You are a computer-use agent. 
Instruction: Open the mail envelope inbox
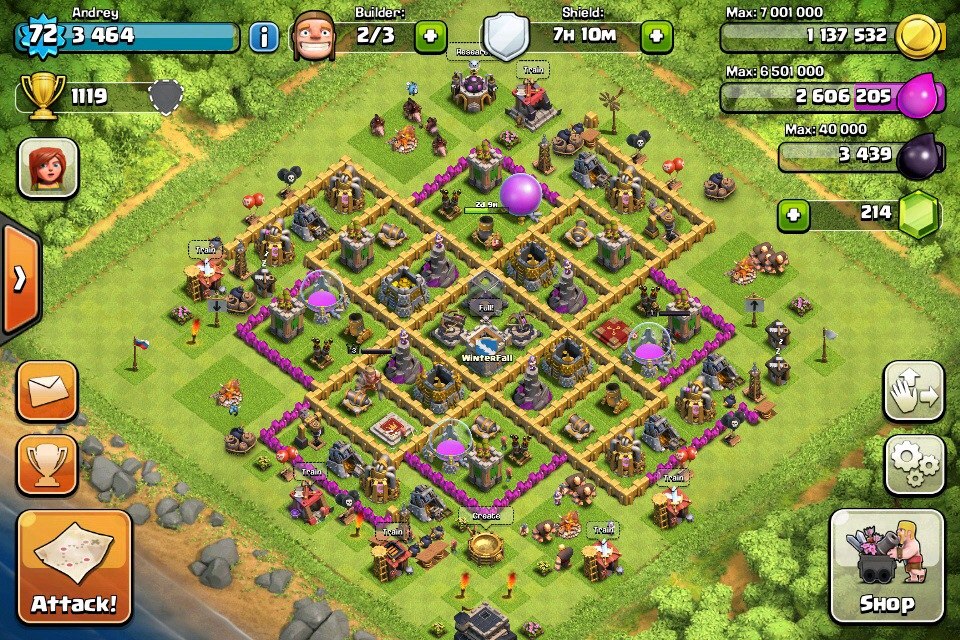point(48,390)
